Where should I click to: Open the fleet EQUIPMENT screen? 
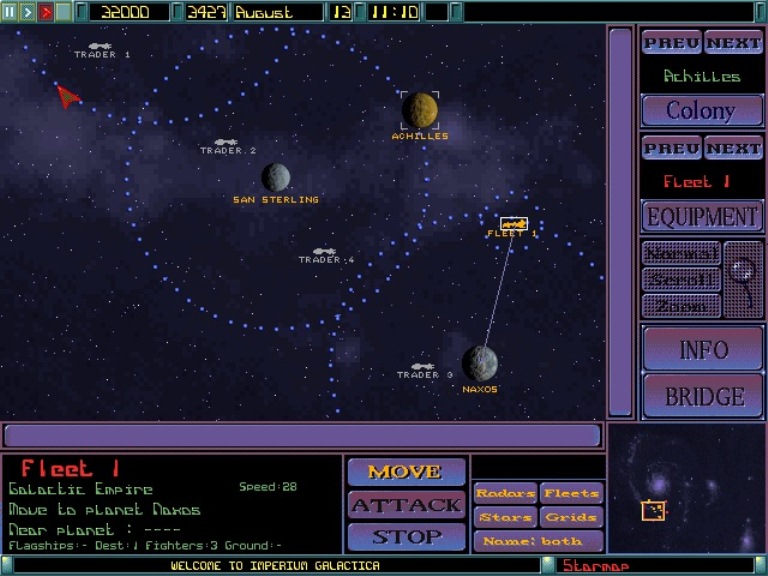(702, 216)
